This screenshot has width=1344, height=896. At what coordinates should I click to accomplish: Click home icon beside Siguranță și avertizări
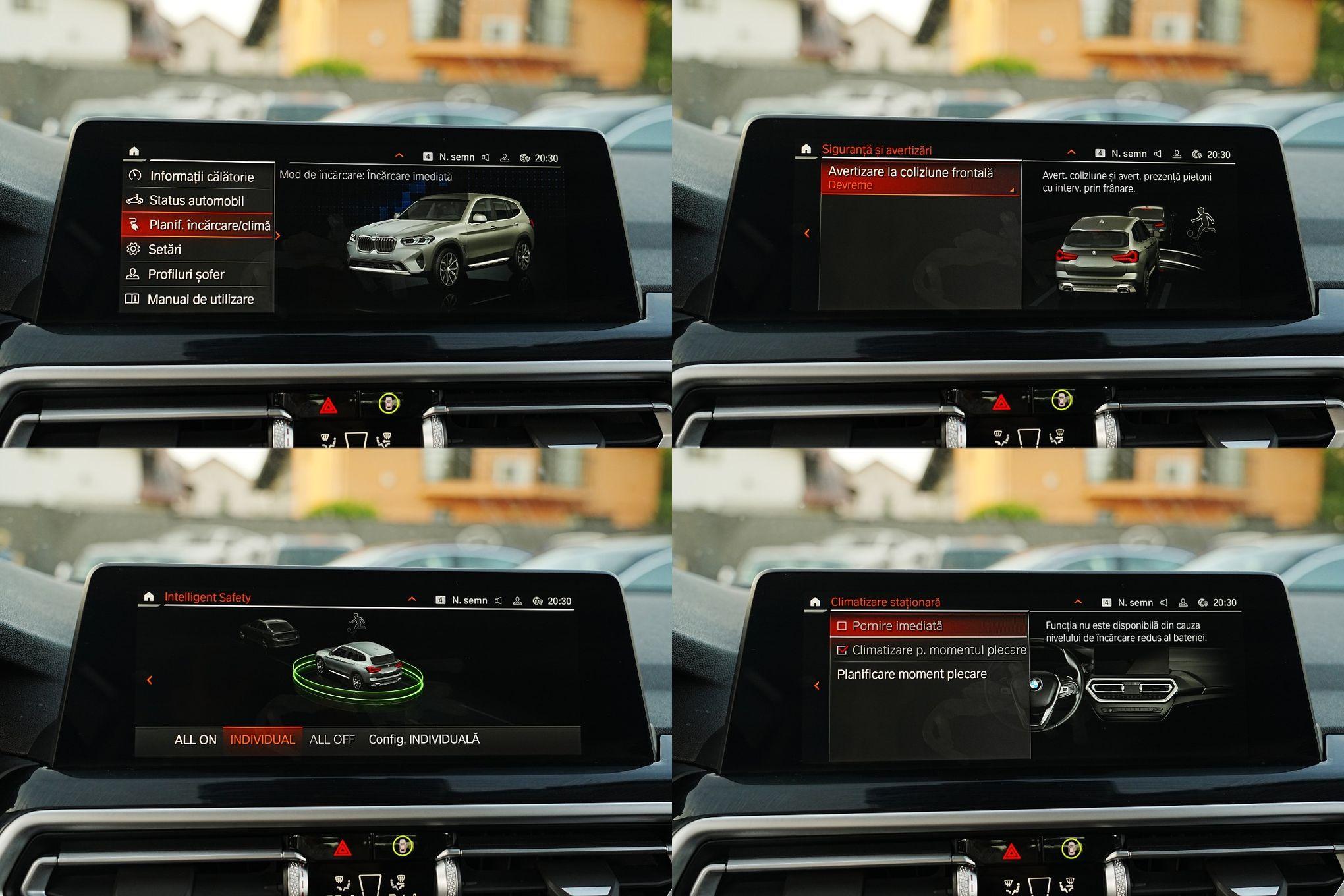(x=806, y=150)
